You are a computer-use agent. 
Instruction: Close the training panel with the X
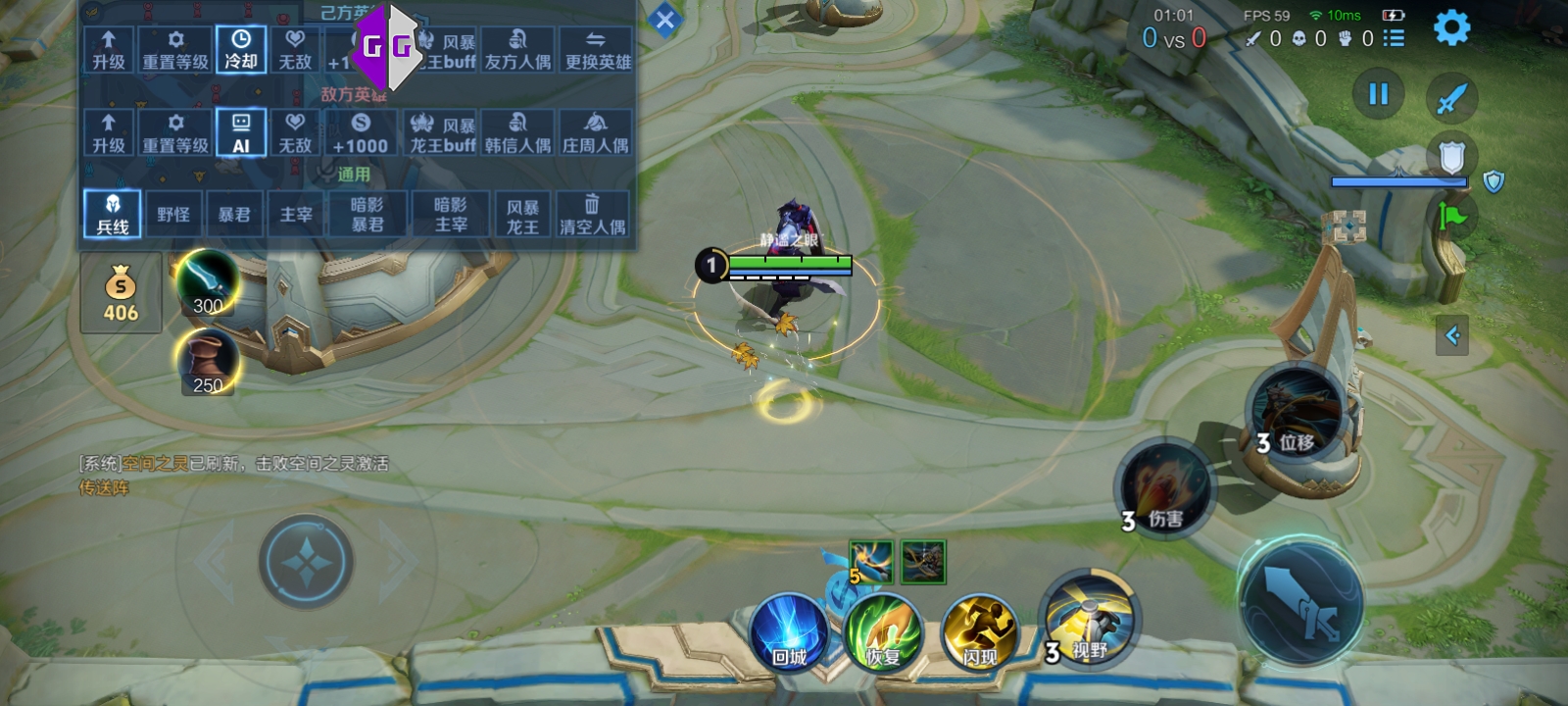pos(664,20)
